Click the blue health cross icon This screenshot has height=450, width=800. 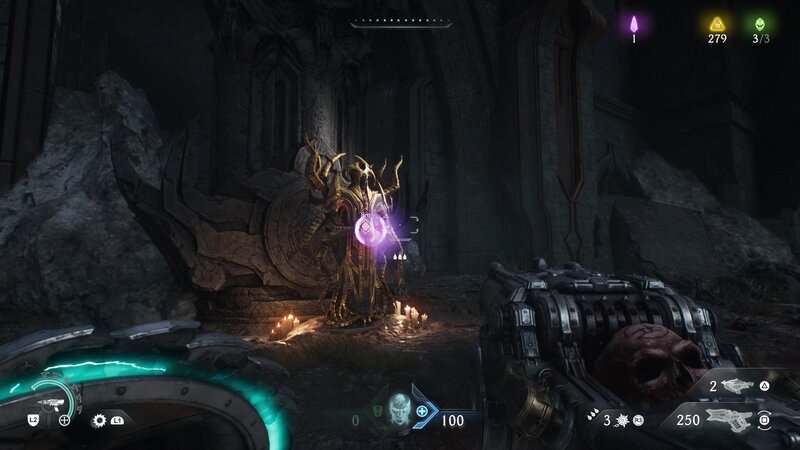click(x=422, y=411)
